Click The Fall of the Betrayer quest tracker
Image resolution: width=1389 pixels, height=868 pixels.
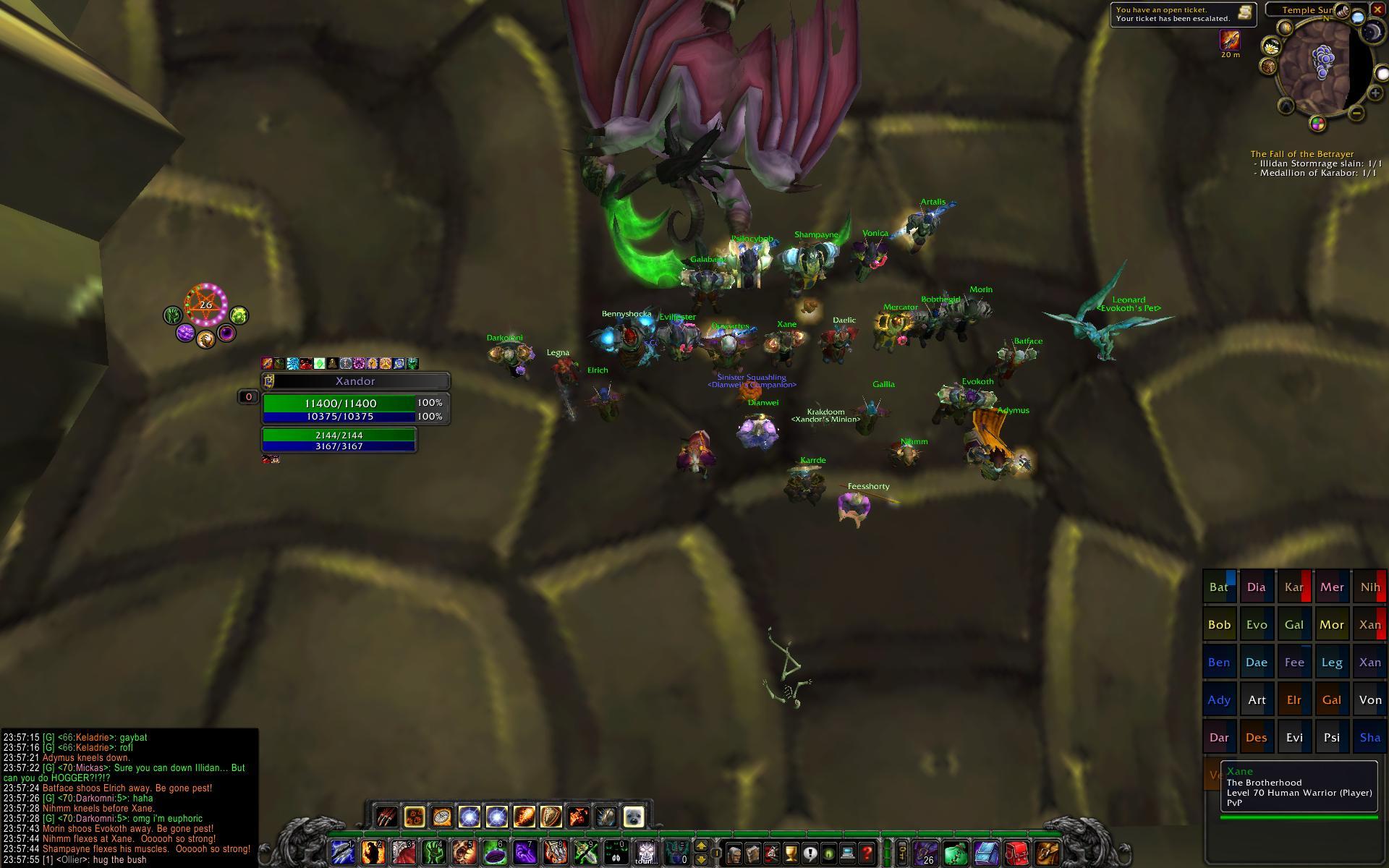tap(1301, 154)
